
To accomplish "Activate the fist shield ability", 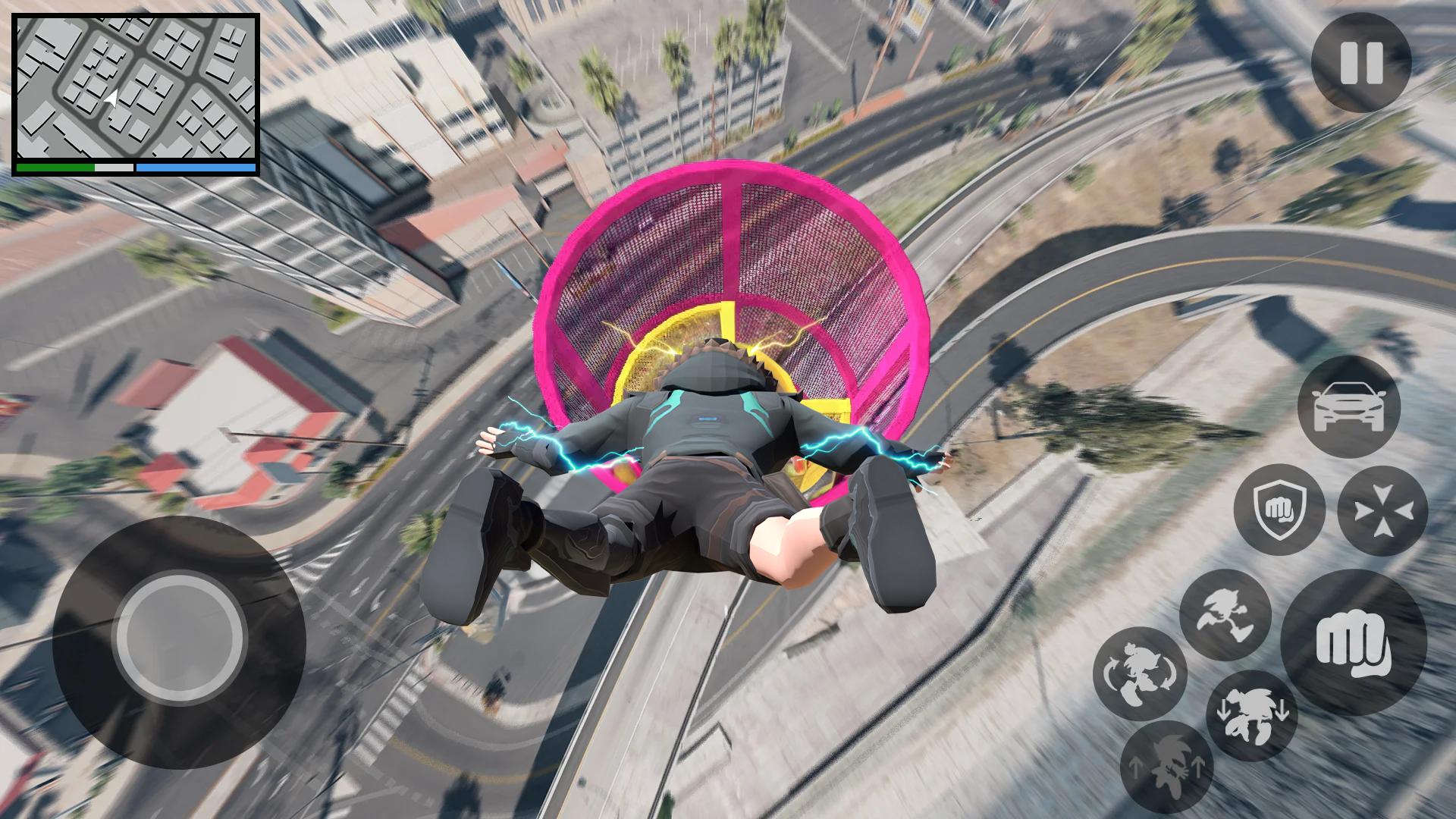I will coord(1279,510).
